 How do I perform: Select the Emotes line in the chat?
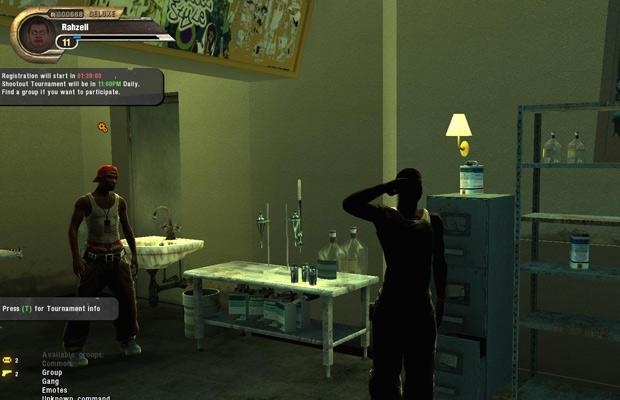54,390
